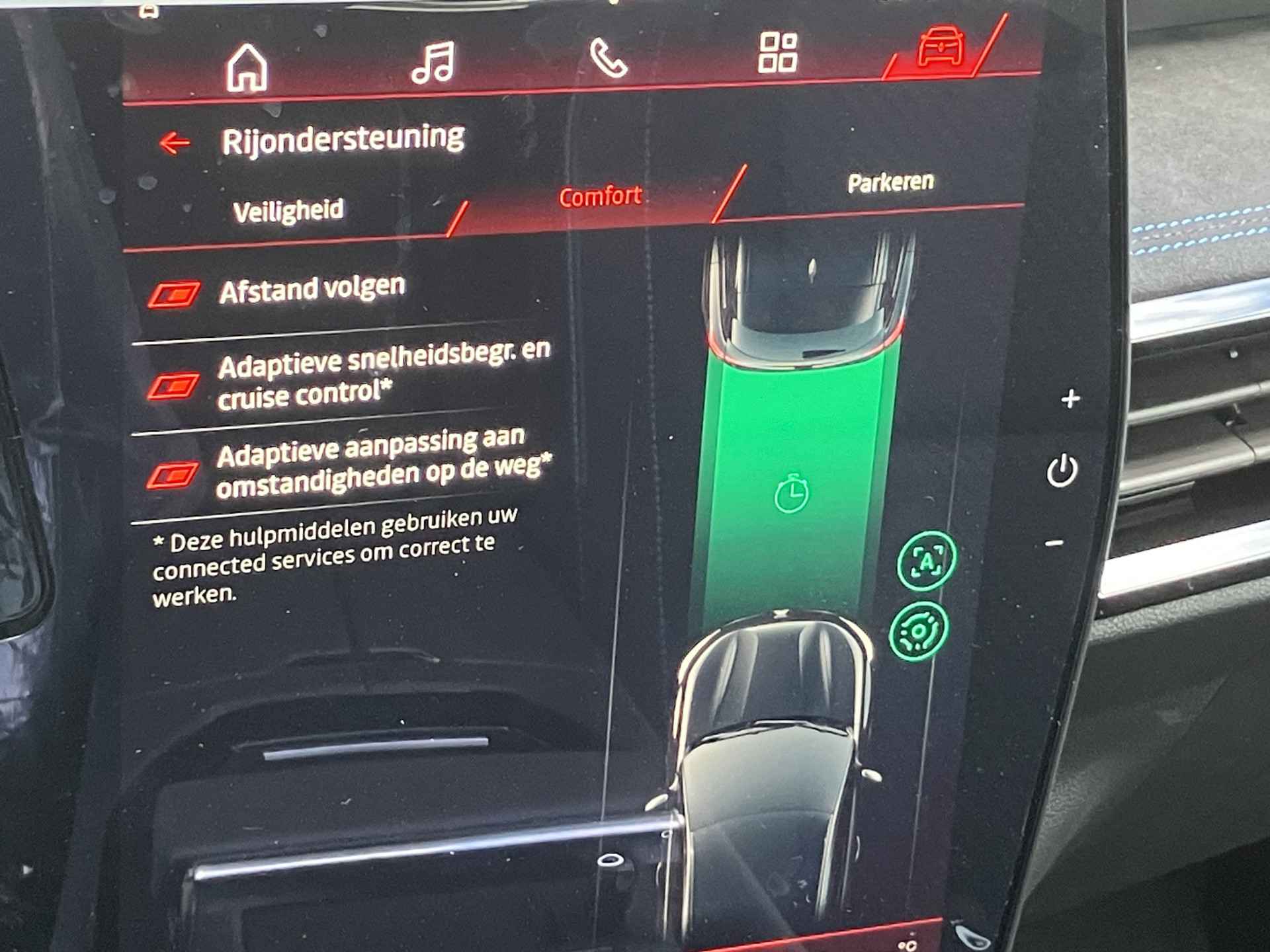The image size is (1270, 952).
Task: Select the green circular radar icon
Action: (x=919, y=632)
